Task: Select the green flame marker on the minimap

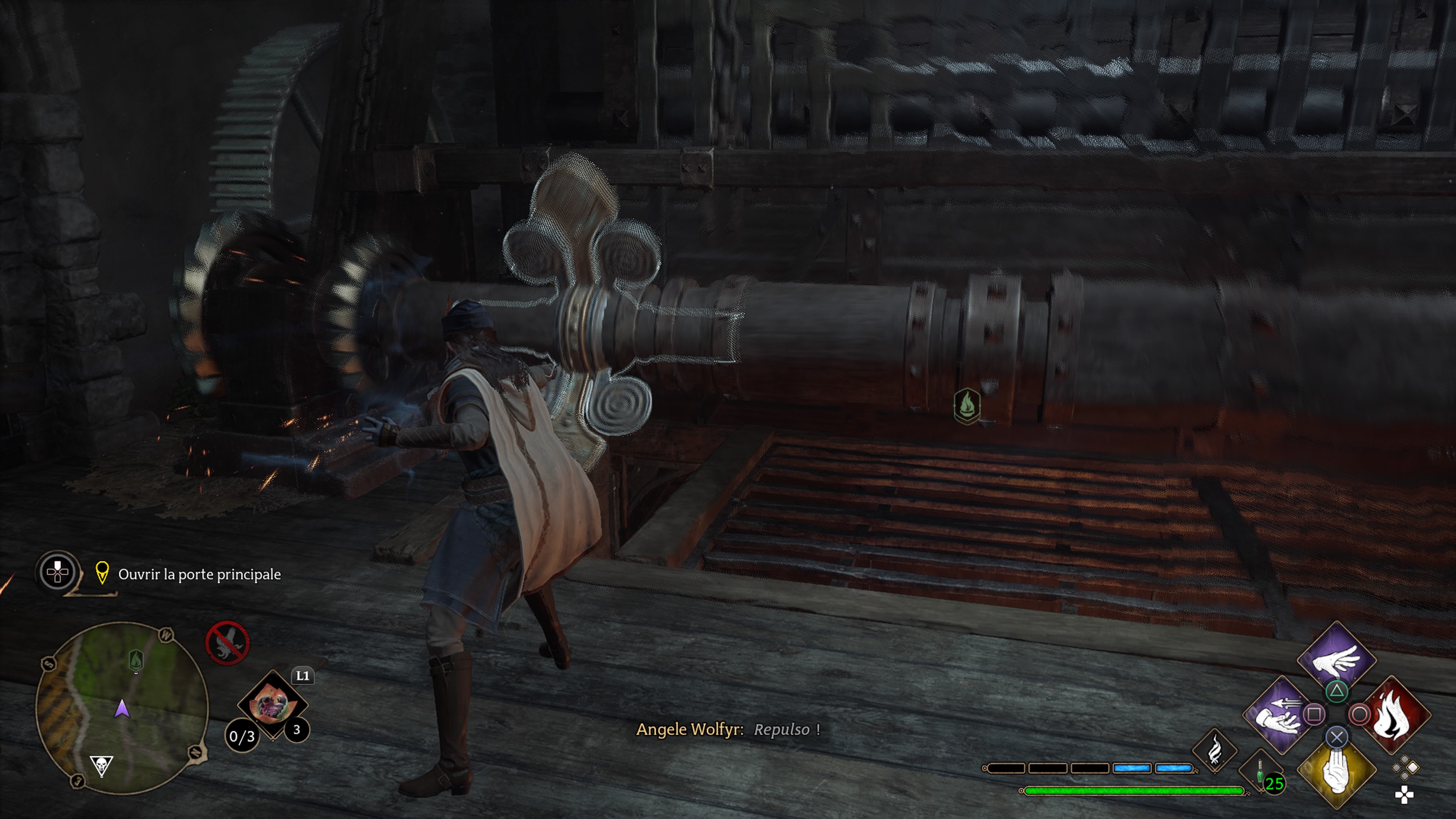Action: (136, 660)
